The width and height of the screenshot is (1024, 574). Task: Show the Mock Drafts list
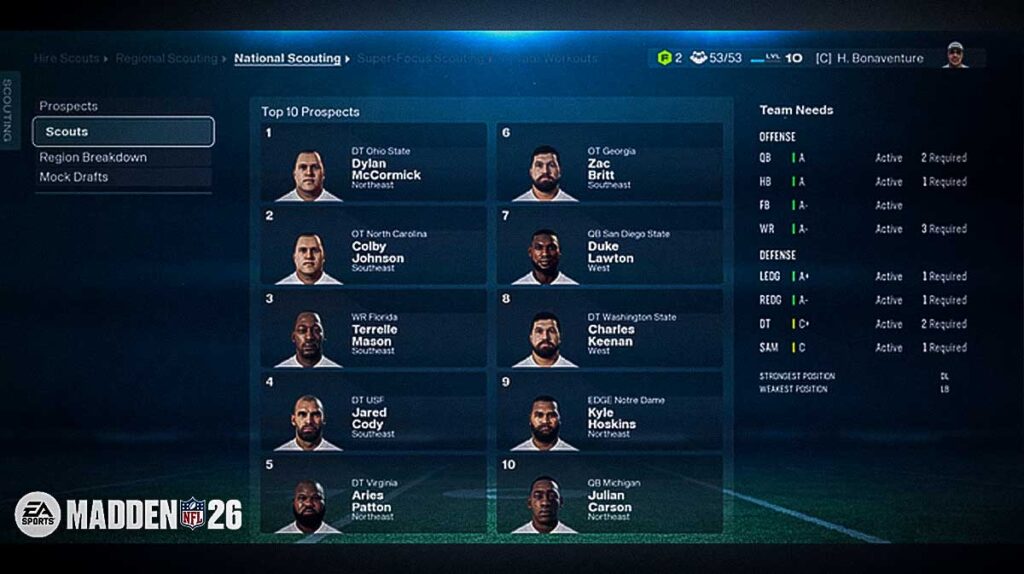74,177
